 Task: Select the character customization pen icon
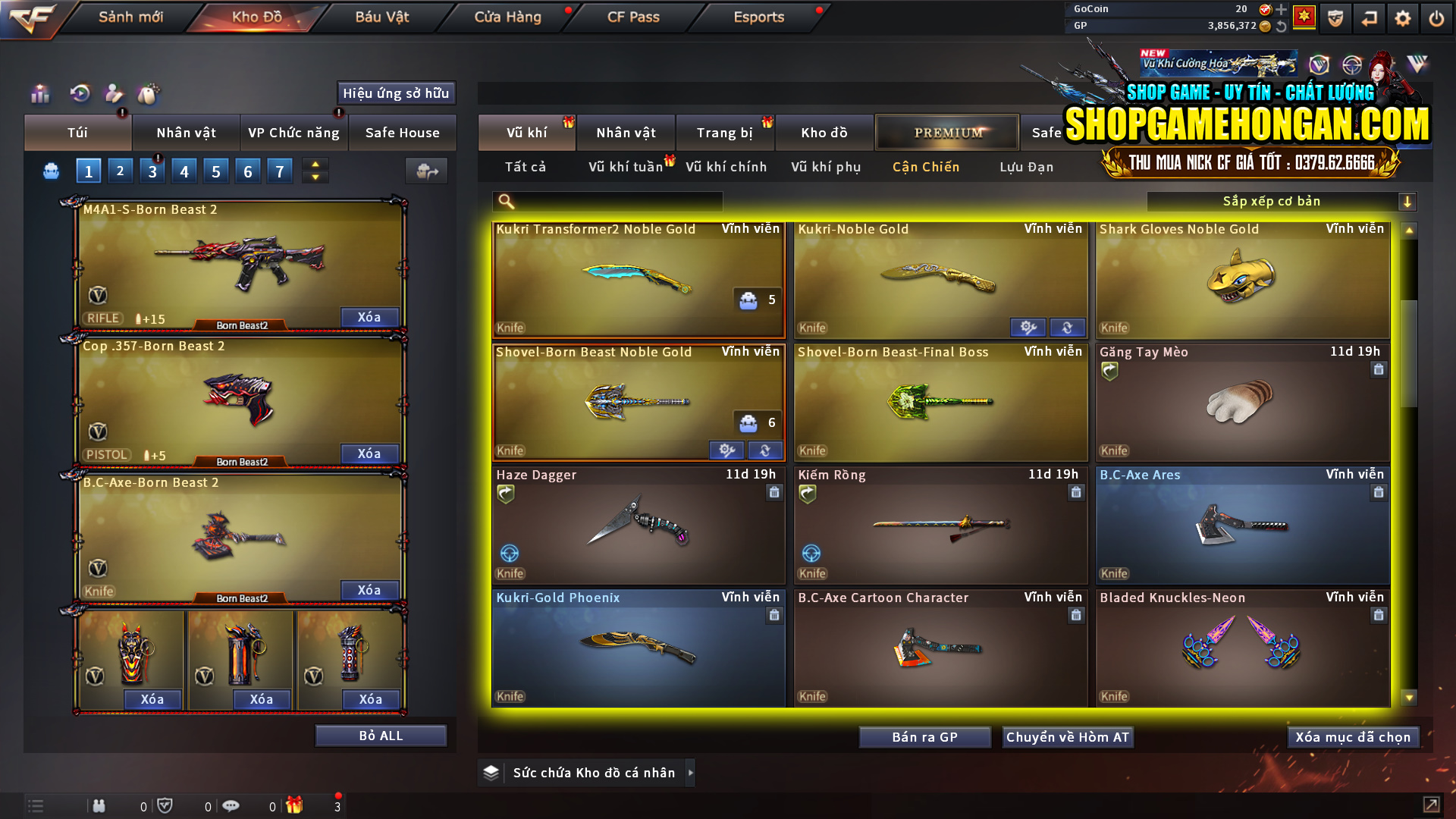pos(113,93)
